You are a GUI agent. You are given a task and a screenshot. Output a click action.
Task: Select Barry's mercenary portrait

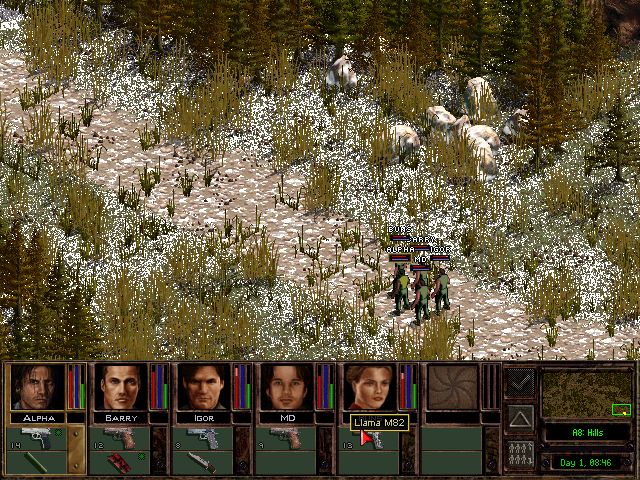[120, 387]
